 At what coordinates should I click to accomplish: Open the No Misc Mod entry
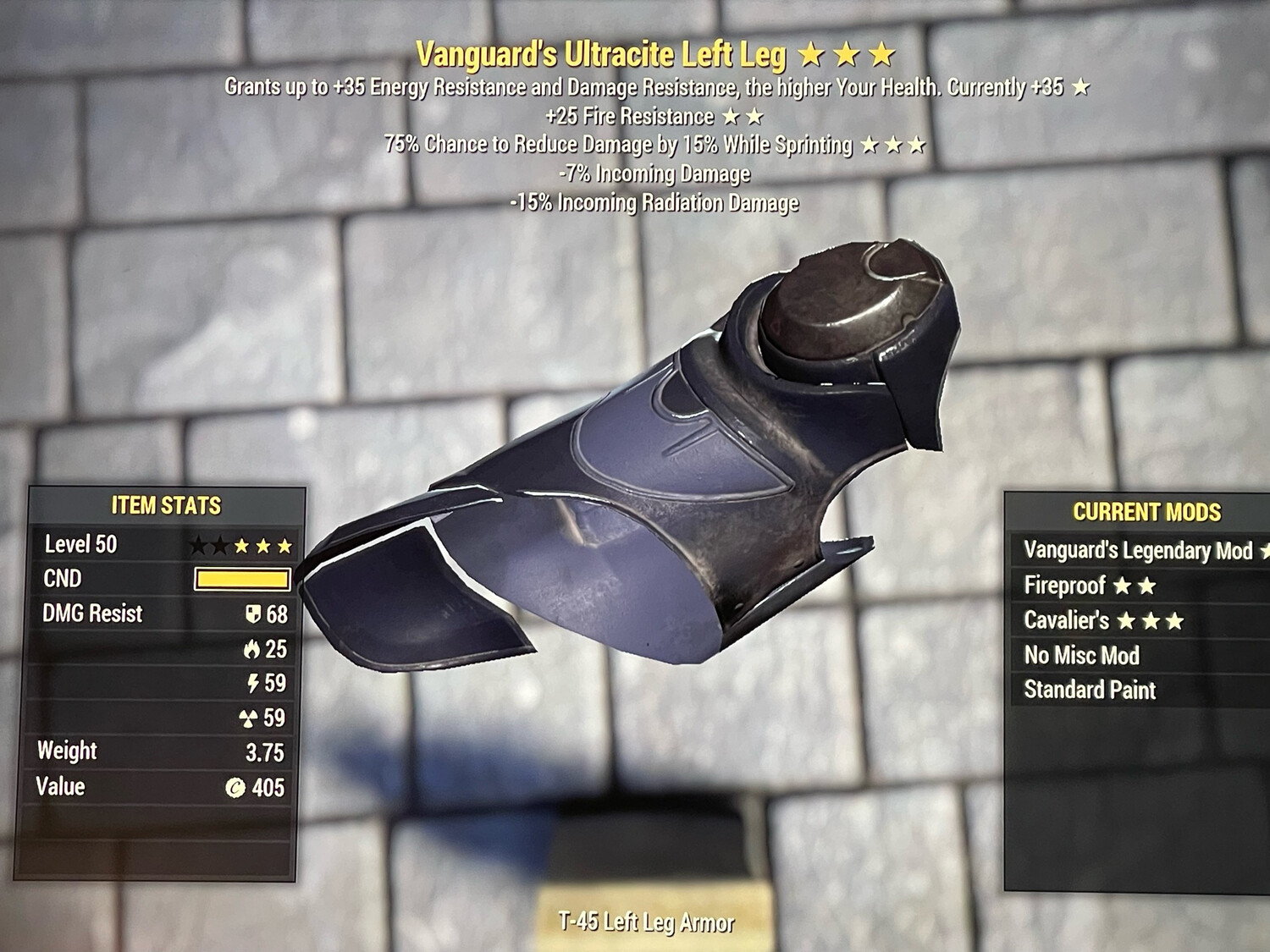[x=1080, y=655]
